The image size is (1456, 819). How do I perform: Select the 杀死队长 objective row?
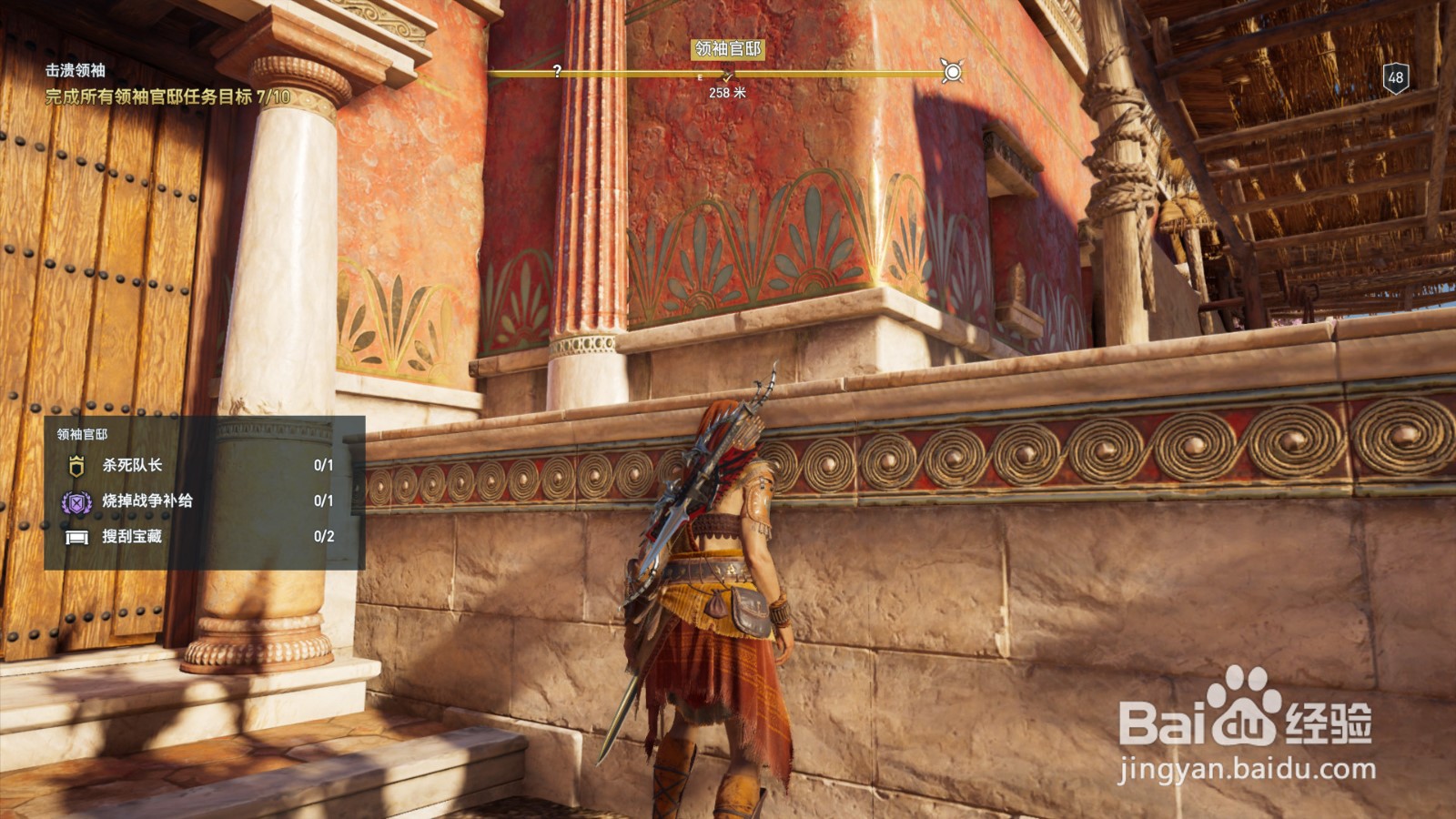point(204,465)
